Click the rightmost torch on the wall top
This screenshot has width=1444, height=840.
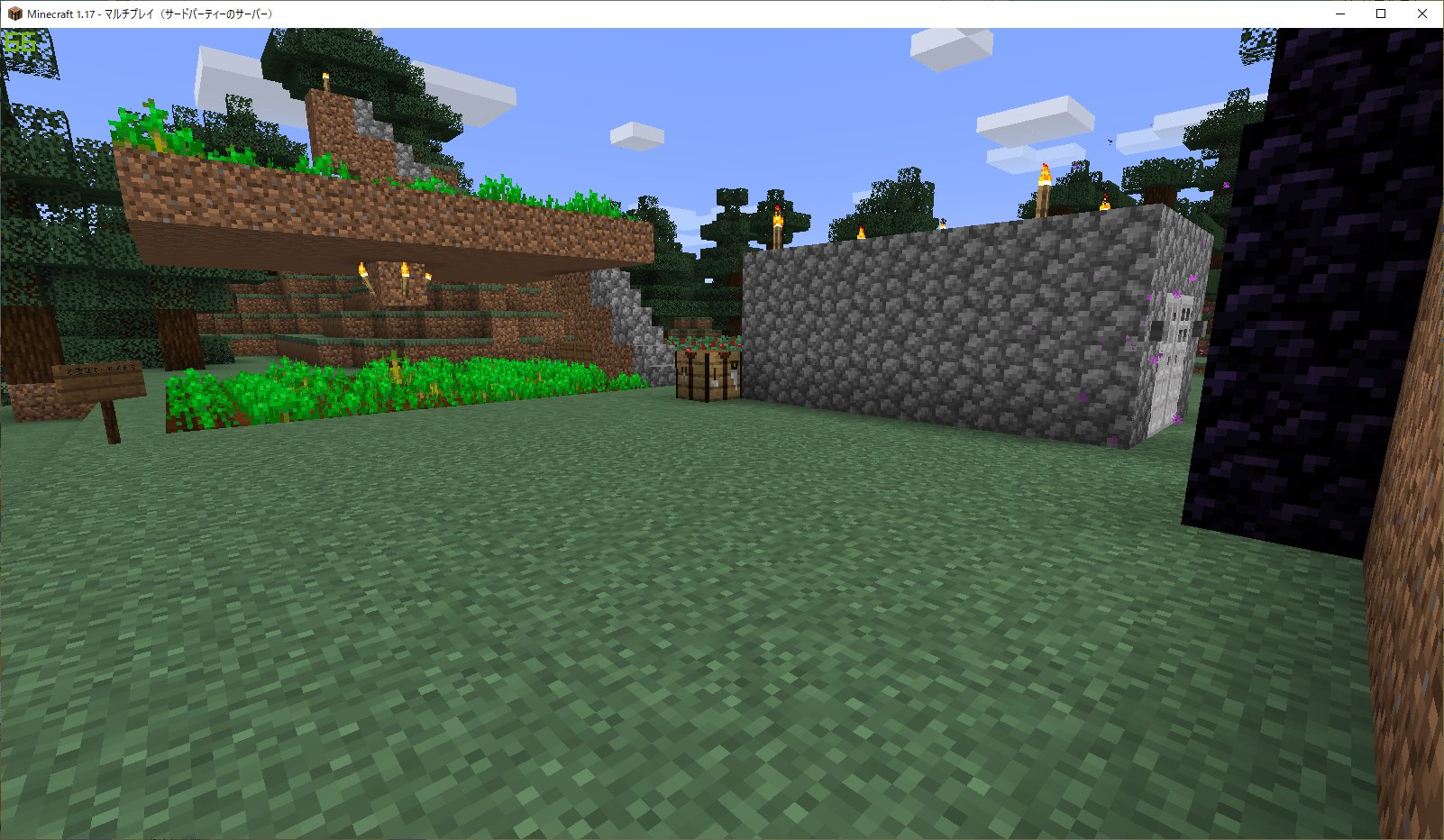coord(1105,205)
